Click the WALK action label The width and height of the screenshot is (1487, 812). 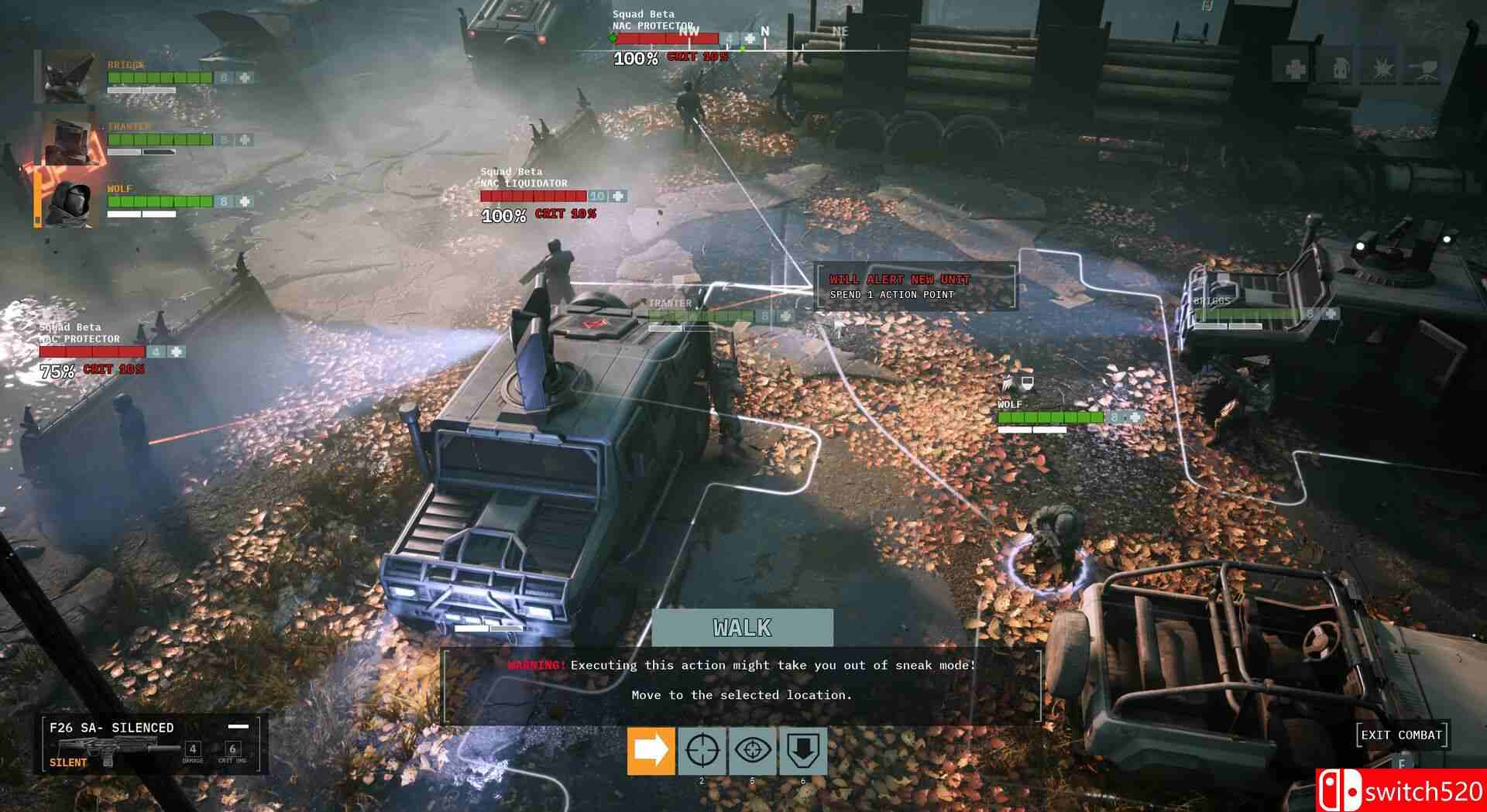(742, 629)
